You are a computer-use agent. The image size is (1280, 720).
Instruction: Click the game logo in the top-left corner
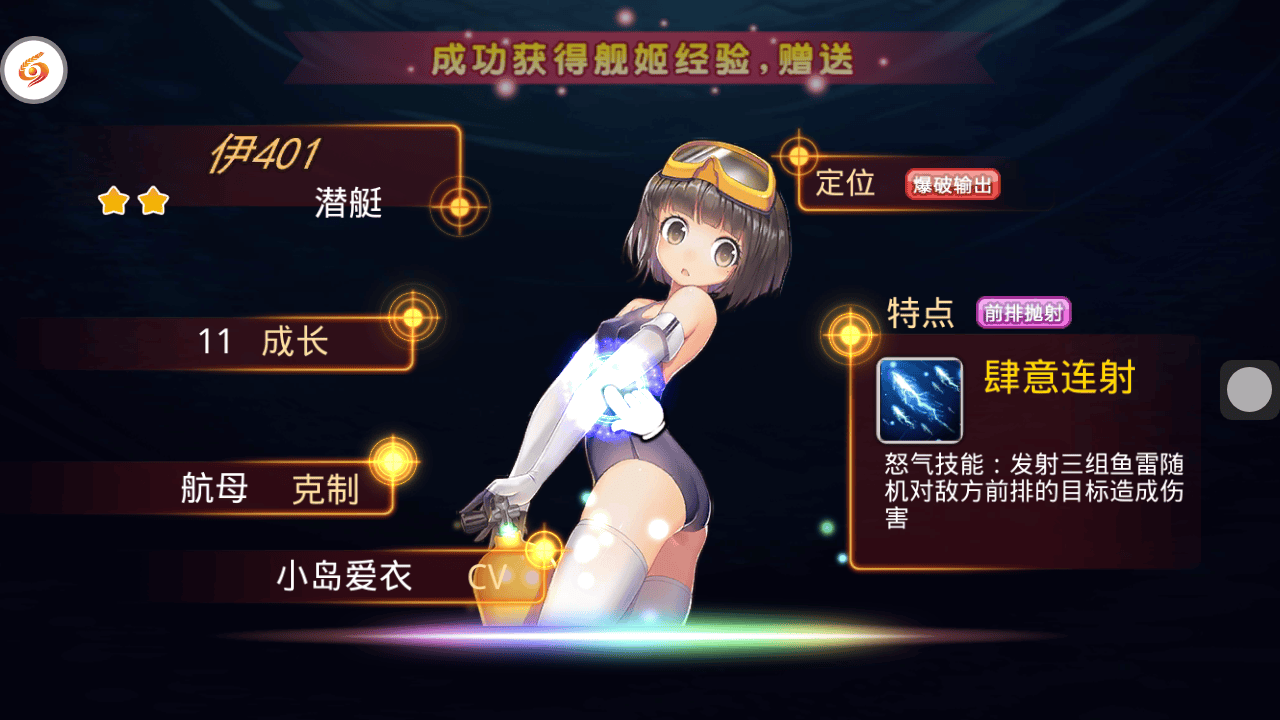pos(36,70)
